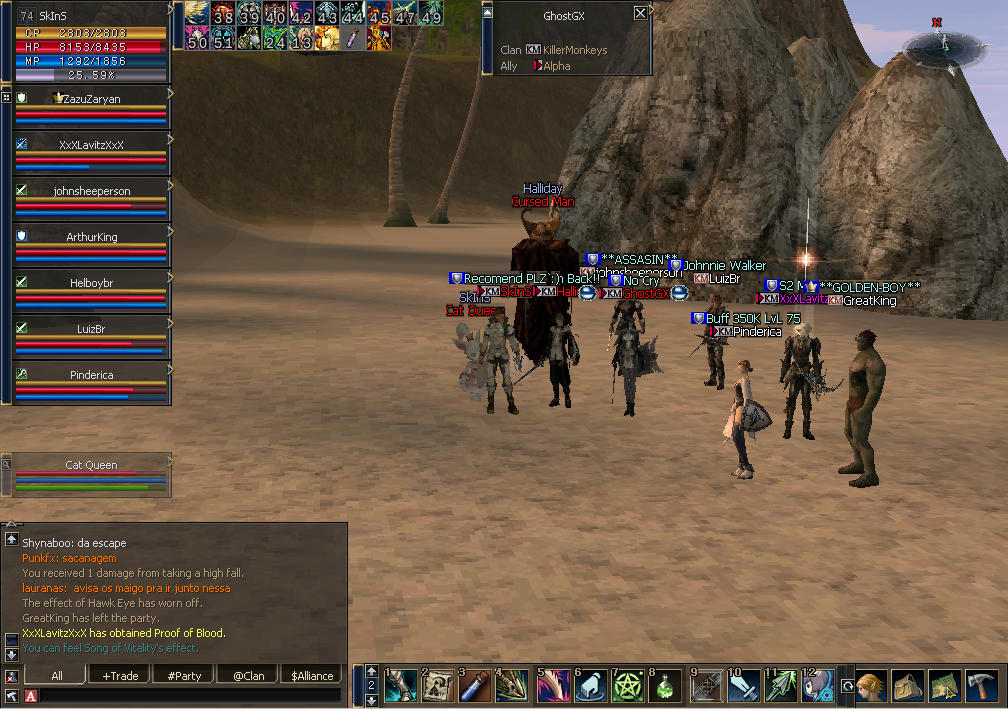
Task: Open the map icon in the menu bar
Action: click(944, 686)
